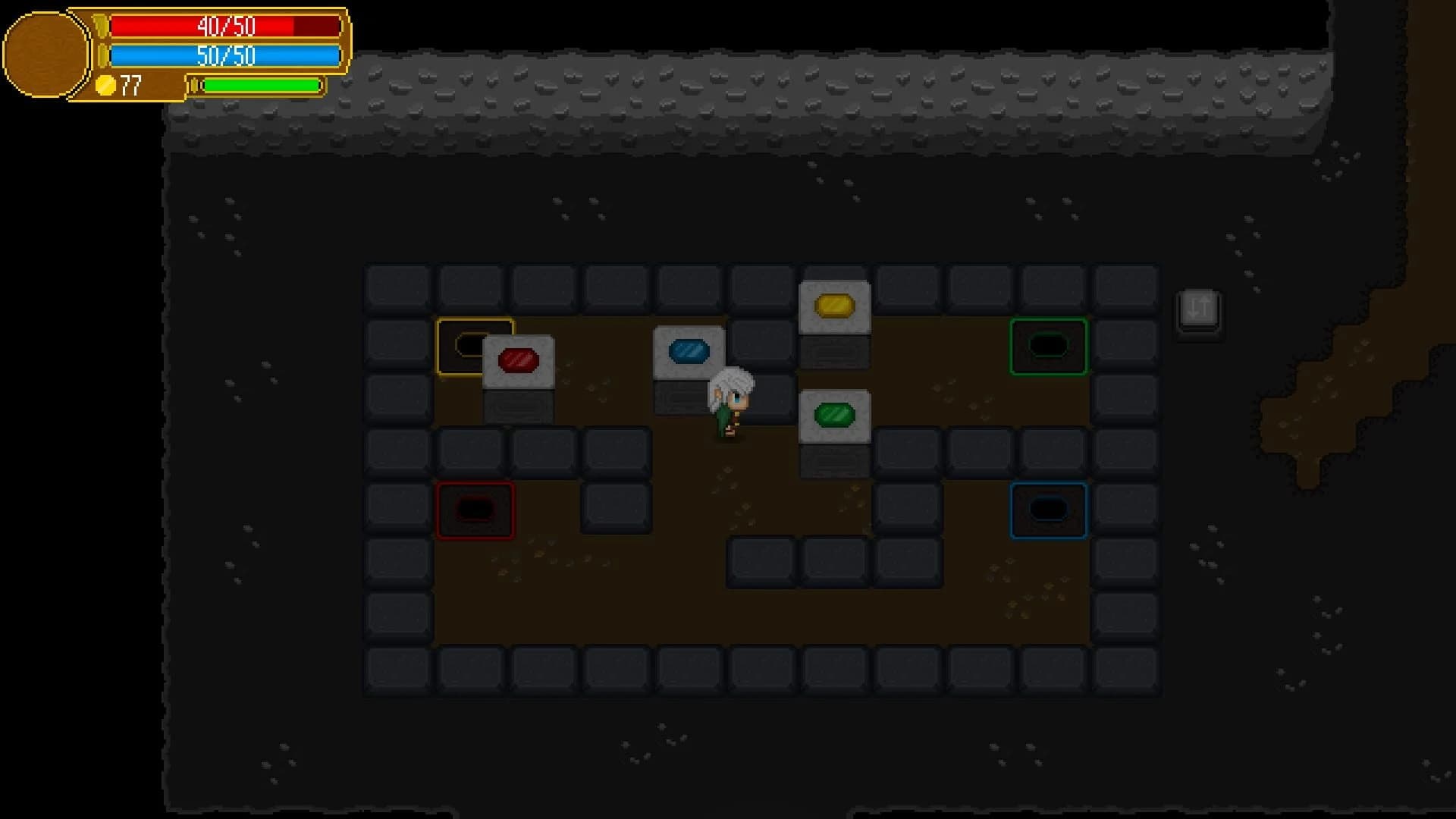Click the feather icon beside the health bar
Image resolution: width=1456 pixels, height=819 pixels.
pyautogui.click(x=101, y=25)
